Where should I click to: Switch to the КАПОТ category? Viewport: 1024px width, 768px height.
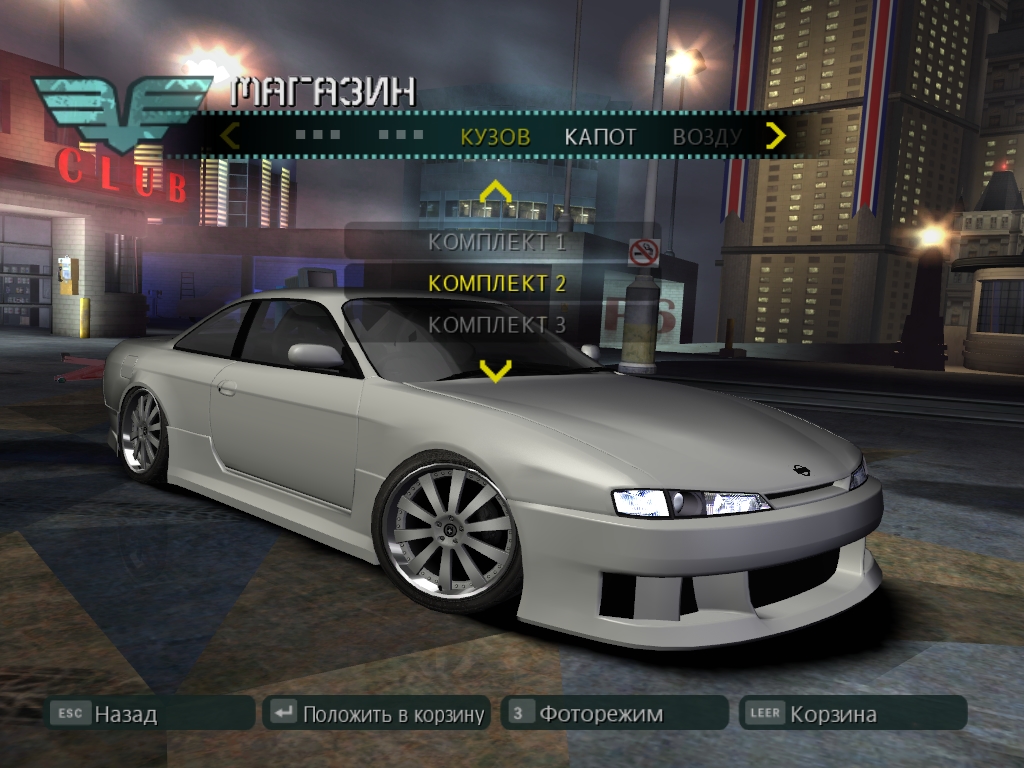(x=600, y=137)
